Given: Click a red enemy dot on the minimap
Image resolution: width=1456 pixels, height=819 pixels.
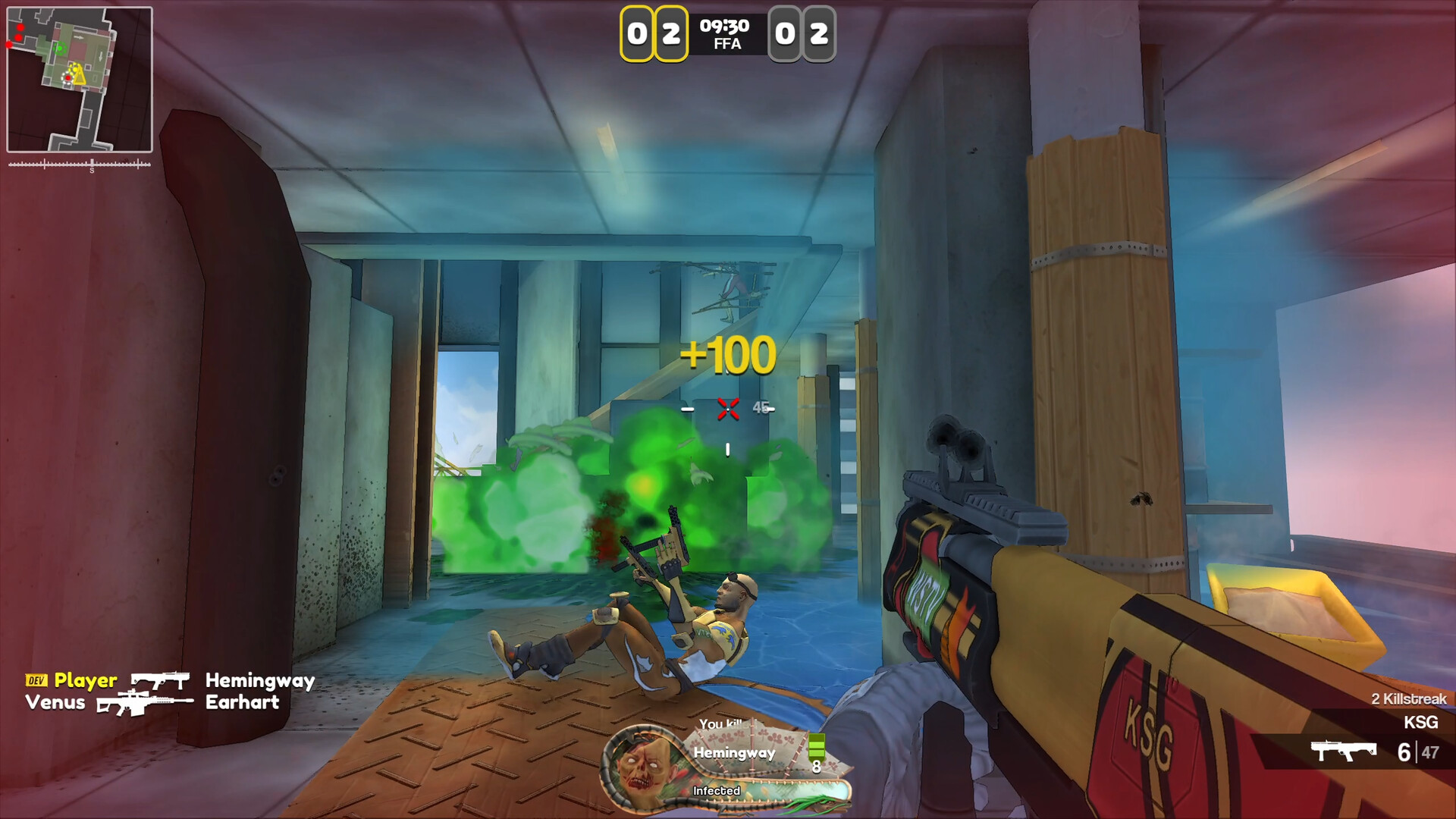Looking at the screenshot, I should click(20, 27).
